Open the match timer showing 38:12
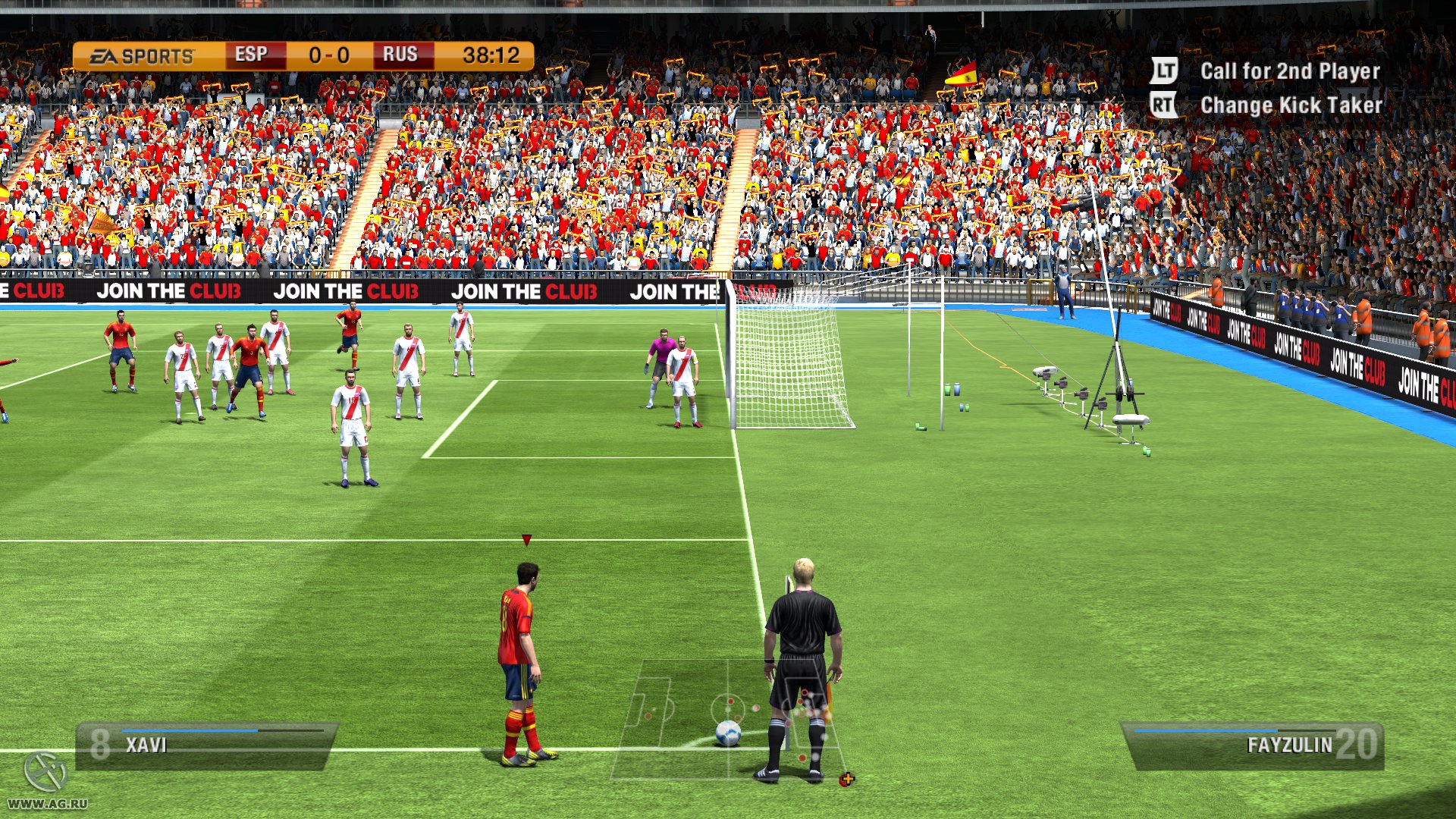Screen dimensions: 1456x819 (489, 54)
